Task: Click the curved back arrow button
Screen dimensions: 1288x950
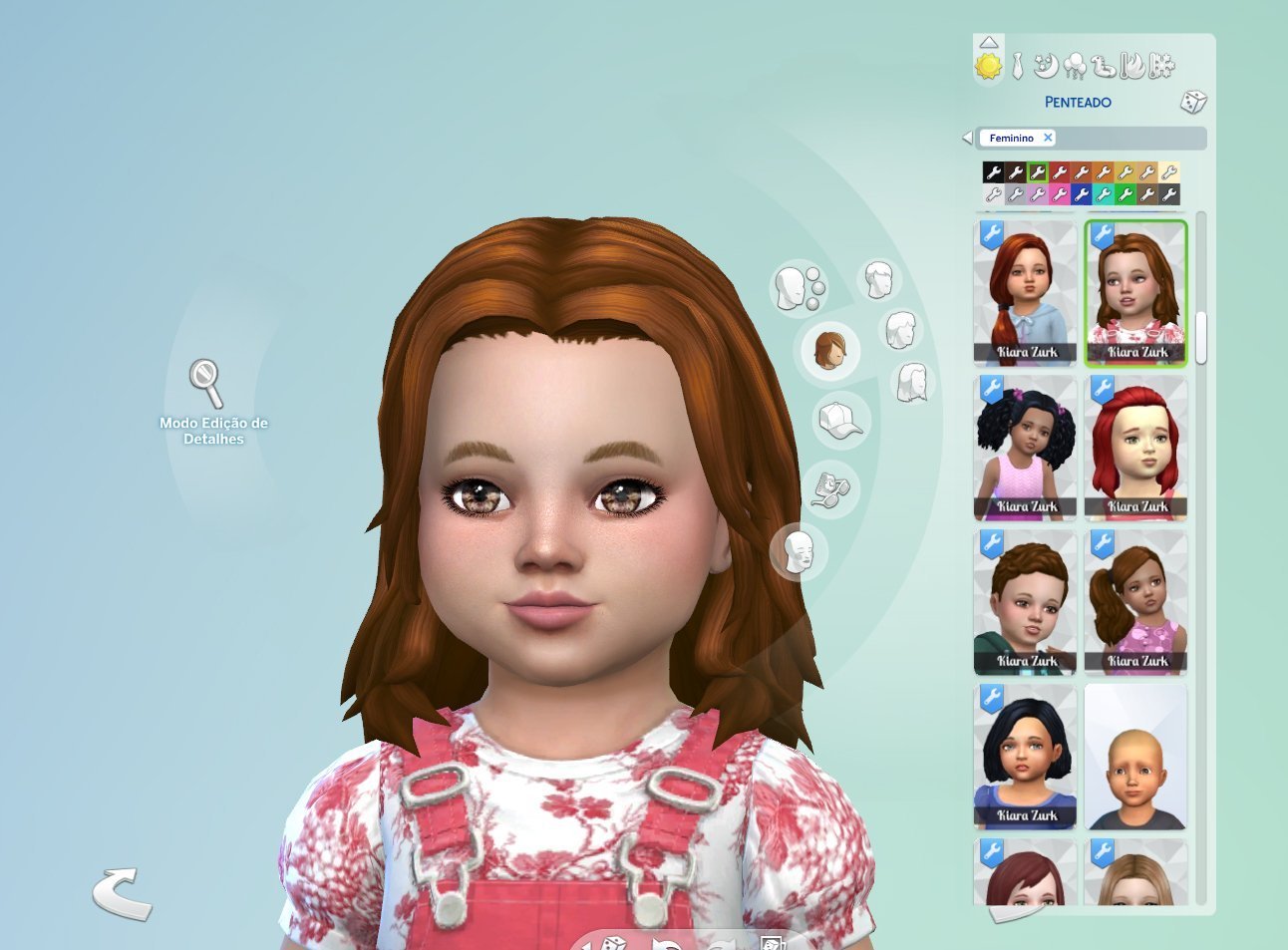Action: click(122, 892)
